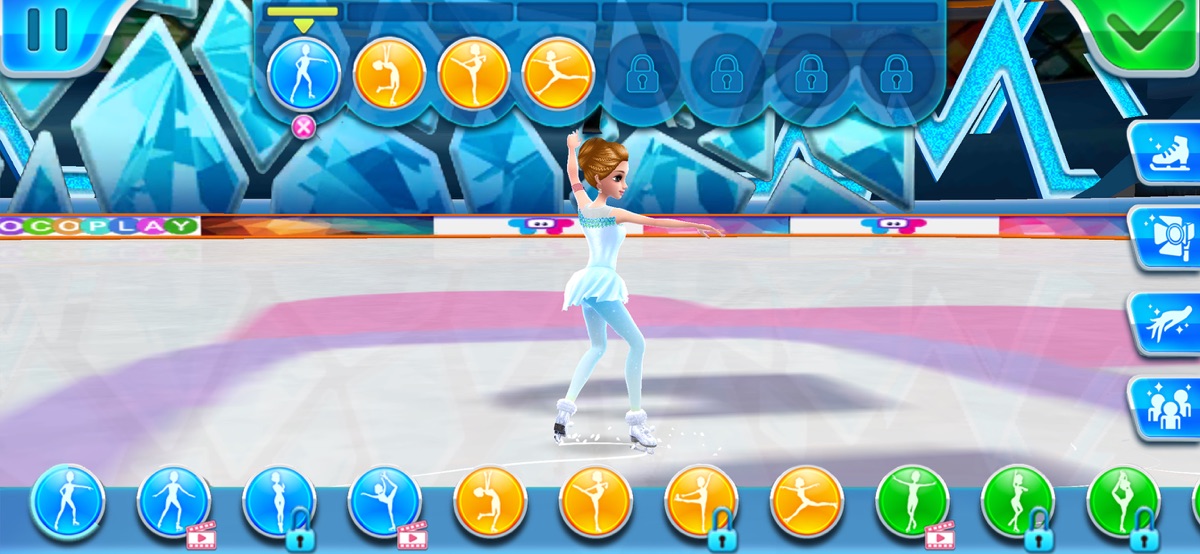
Task: Add the orange backbend move from the move palette
Action: tap(490, 502)
